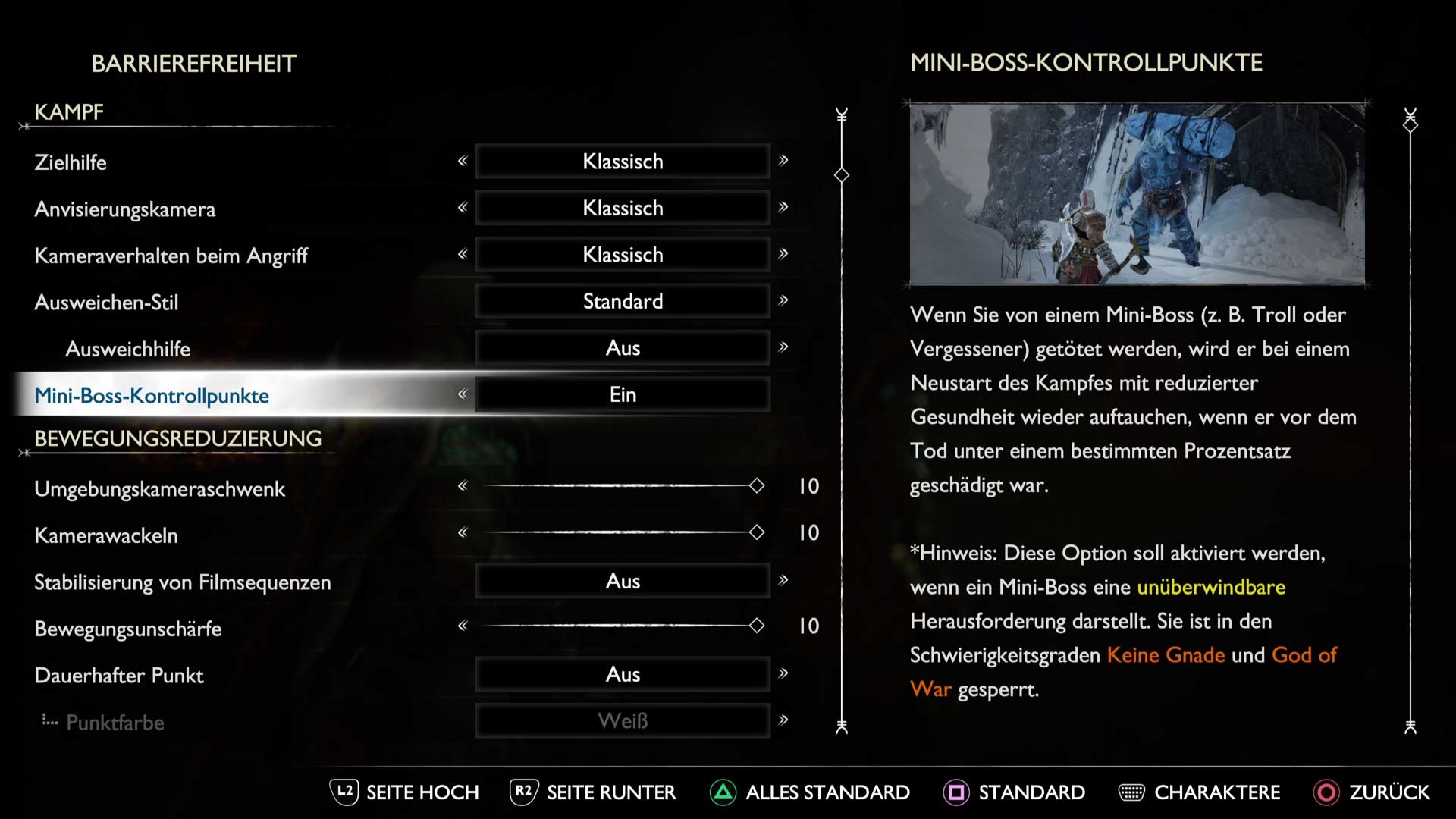Click the right arrow next to Zielhilfe
The image size is (1456, 819).
pos(783,161)
